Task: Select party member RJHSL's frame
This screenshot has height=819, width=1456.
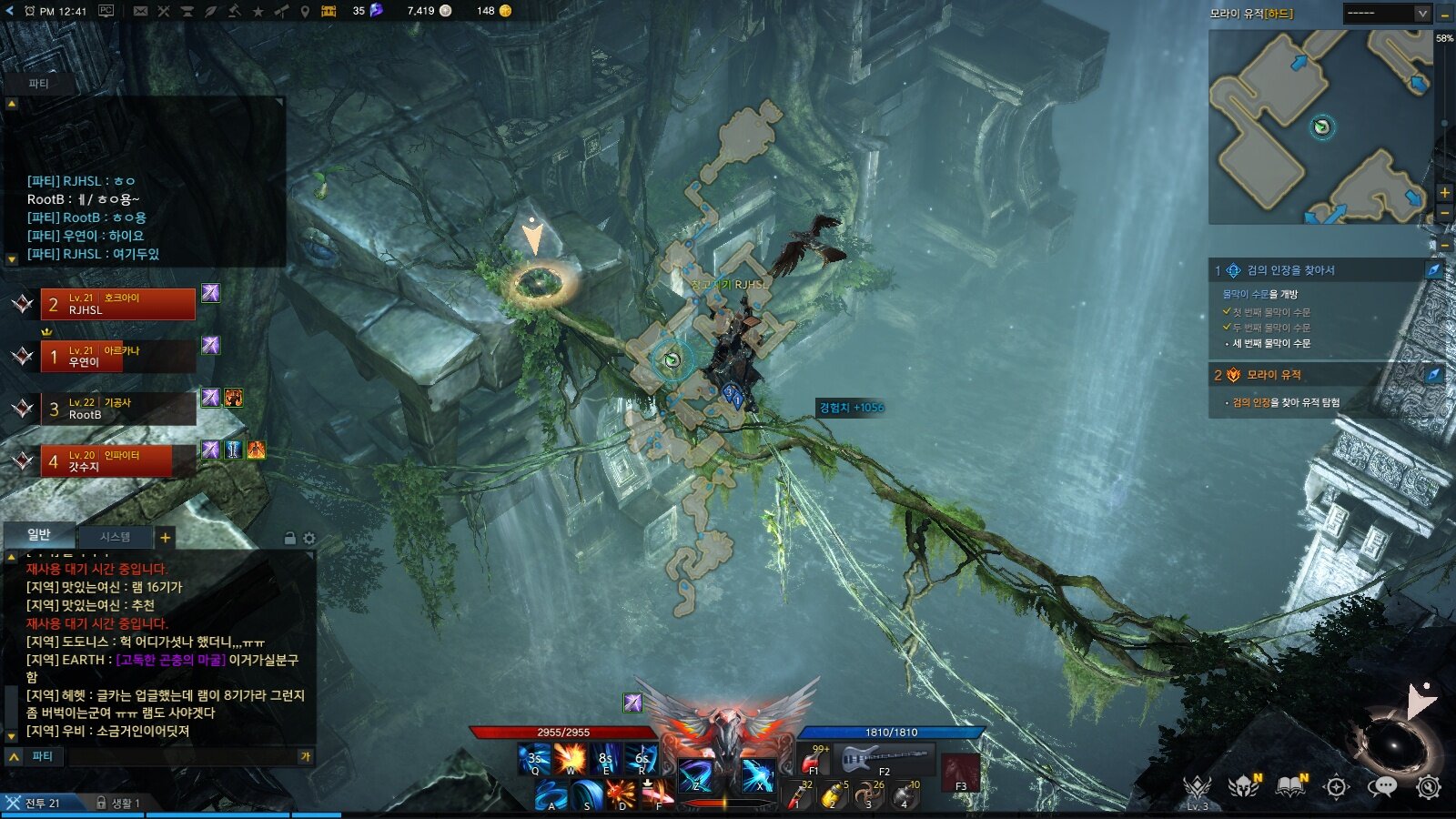Action: [x=117, y=304]
